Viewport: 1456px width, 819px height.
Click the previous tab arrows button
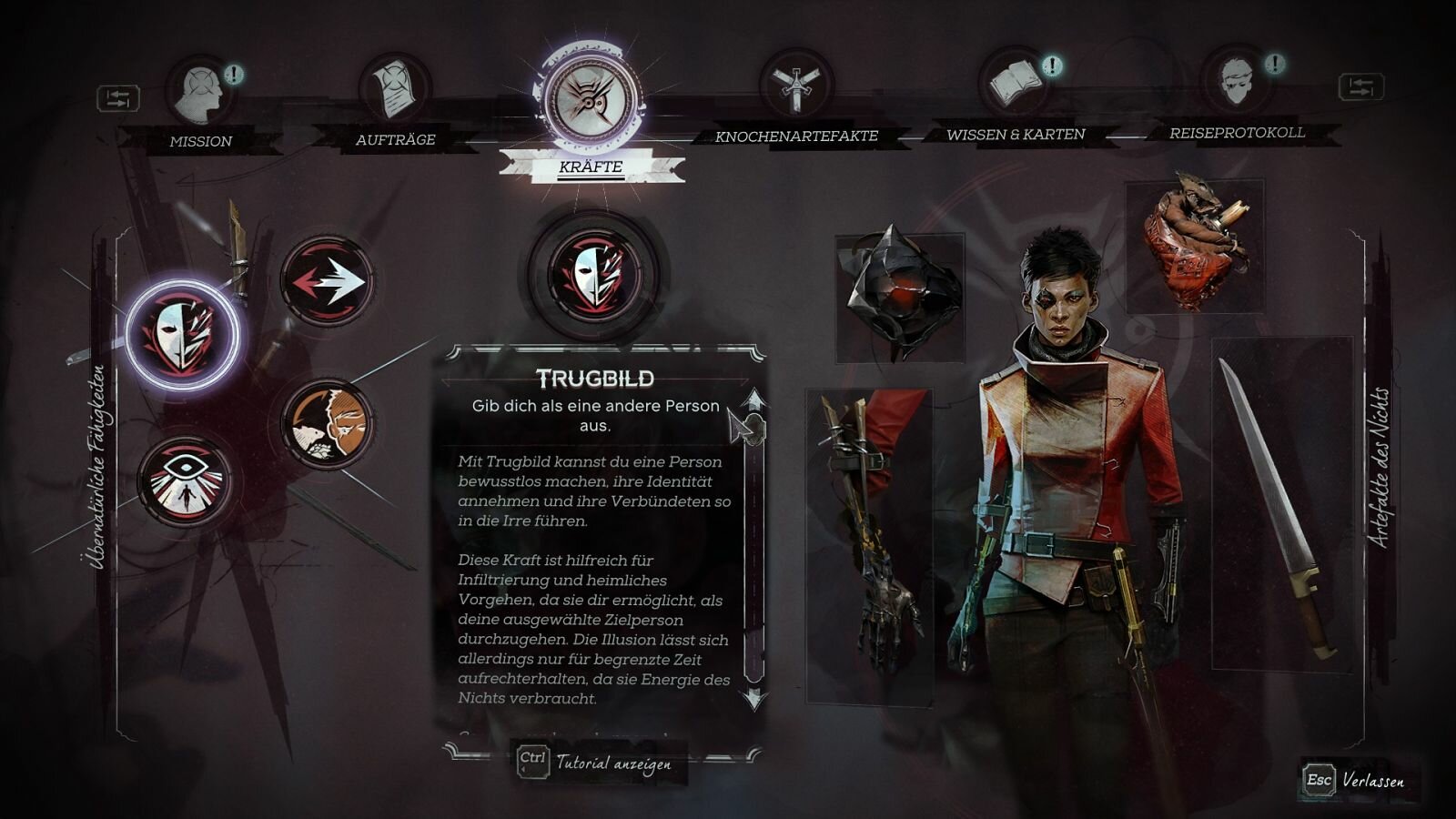pos(118,98)
